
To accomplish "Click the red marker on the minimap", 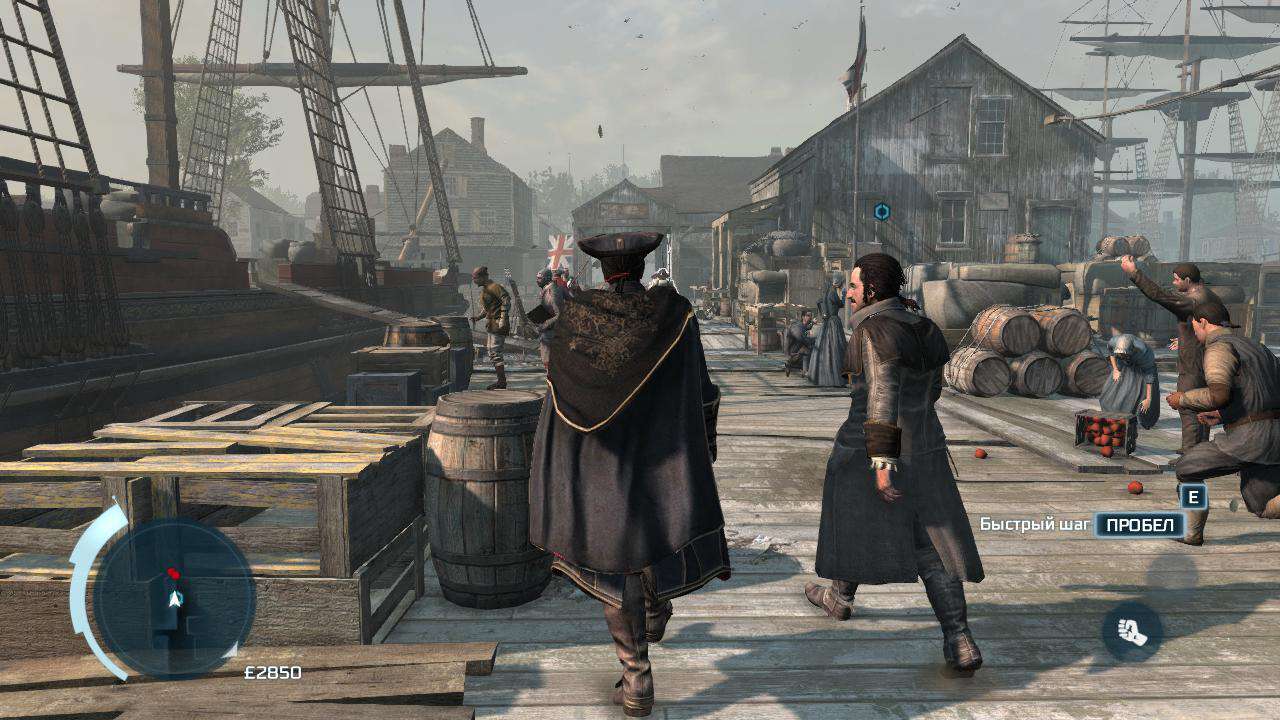I will (173, 574).
